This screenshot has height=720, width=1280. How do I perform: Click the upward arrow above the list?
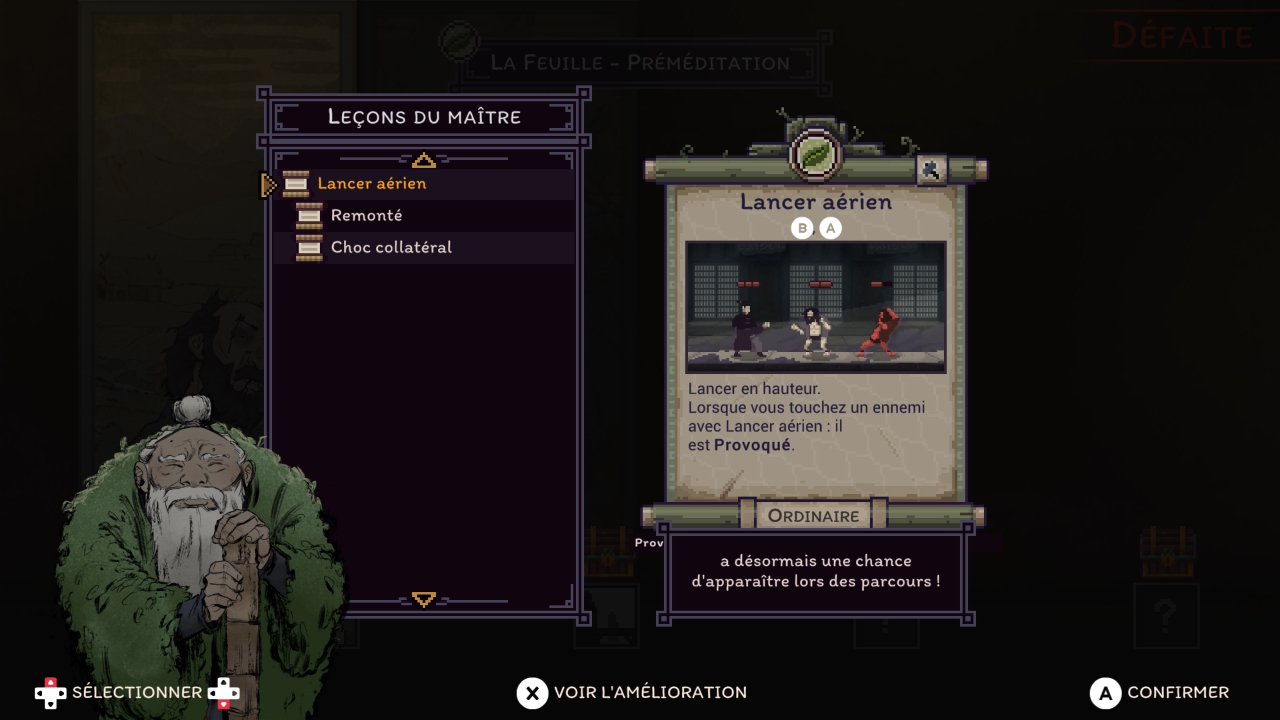click(423, 160)
